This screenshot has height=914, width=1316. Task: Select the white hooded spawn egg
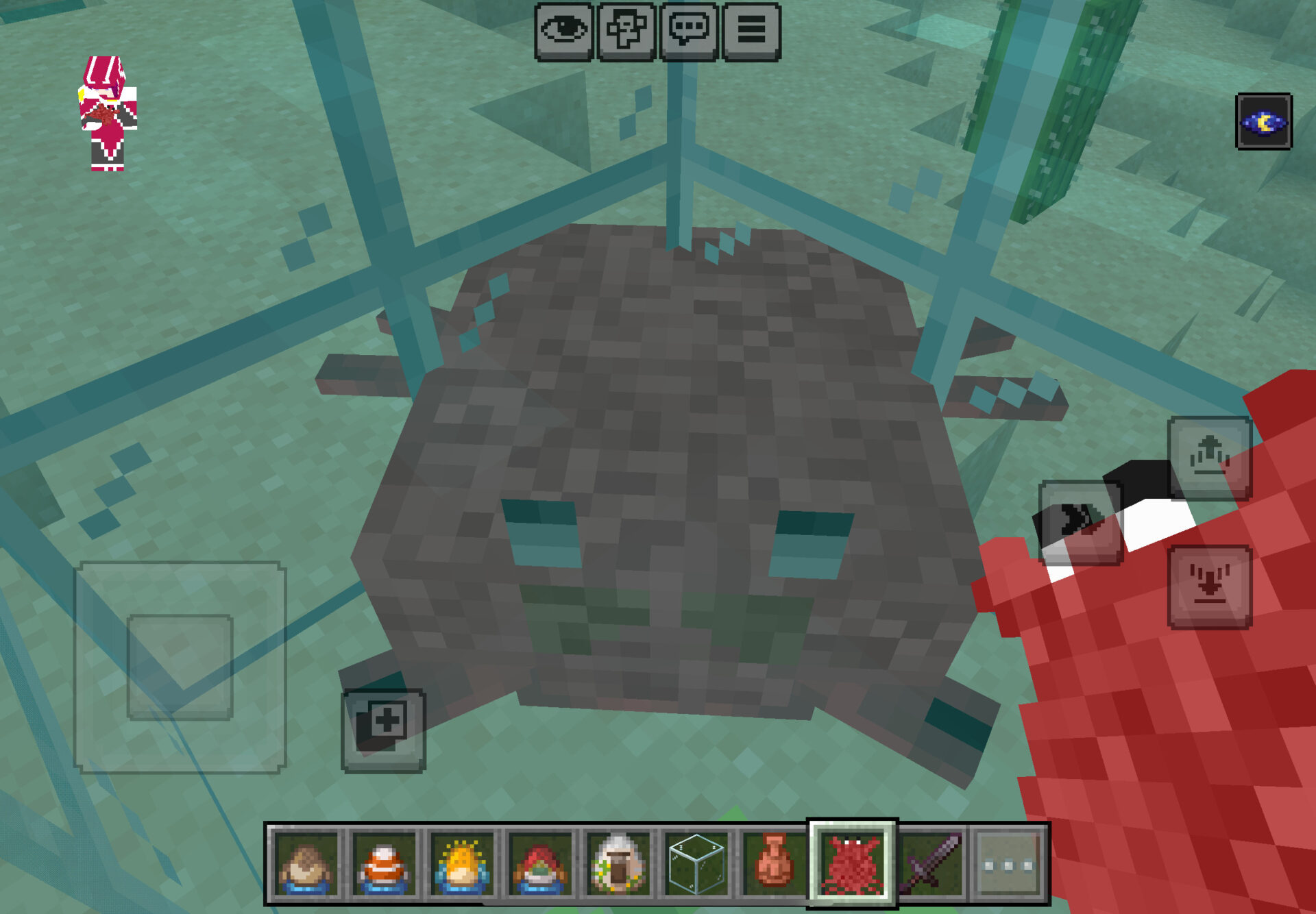pyautogui.click(x=618, y=865)
